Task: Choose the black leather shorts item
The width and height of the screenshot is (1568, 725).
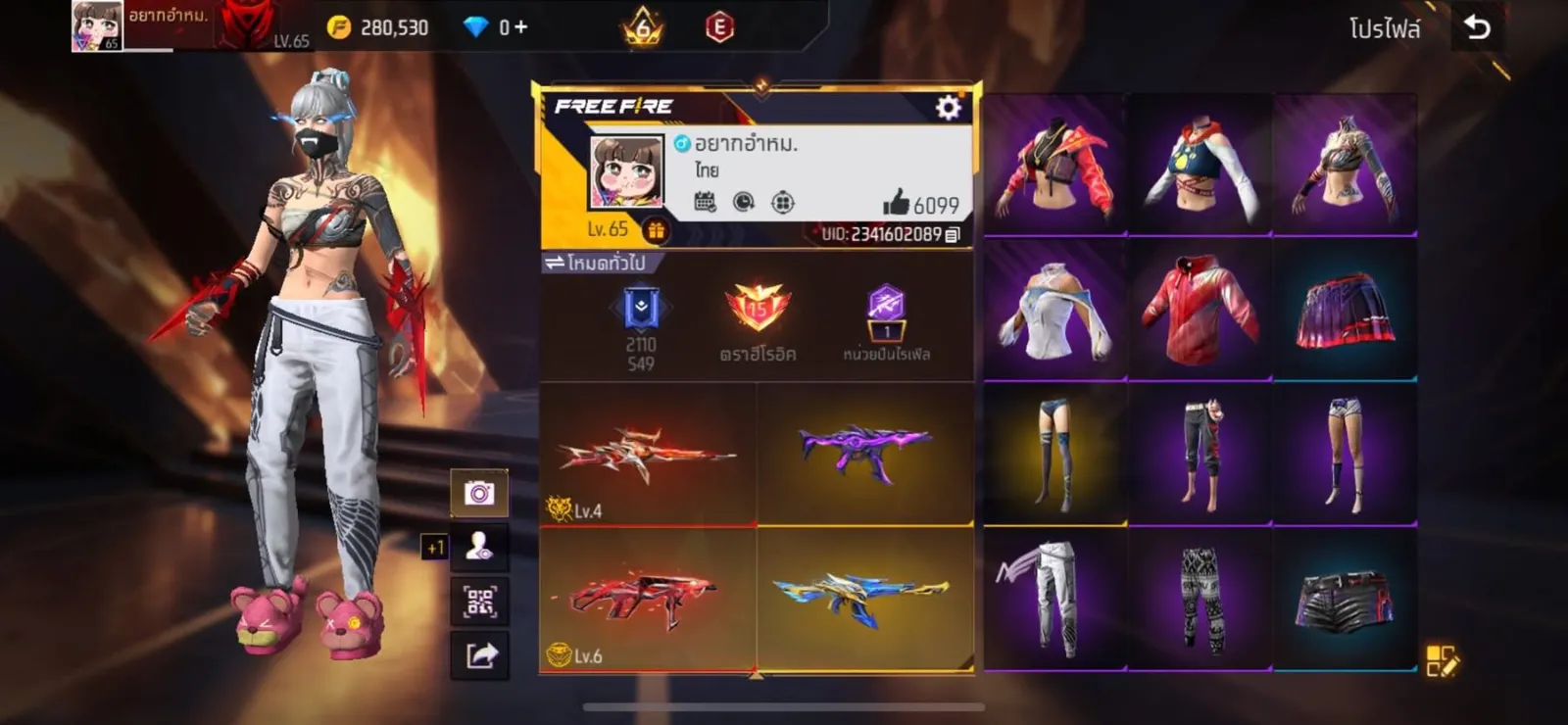Action: (x=1345, y=598)
